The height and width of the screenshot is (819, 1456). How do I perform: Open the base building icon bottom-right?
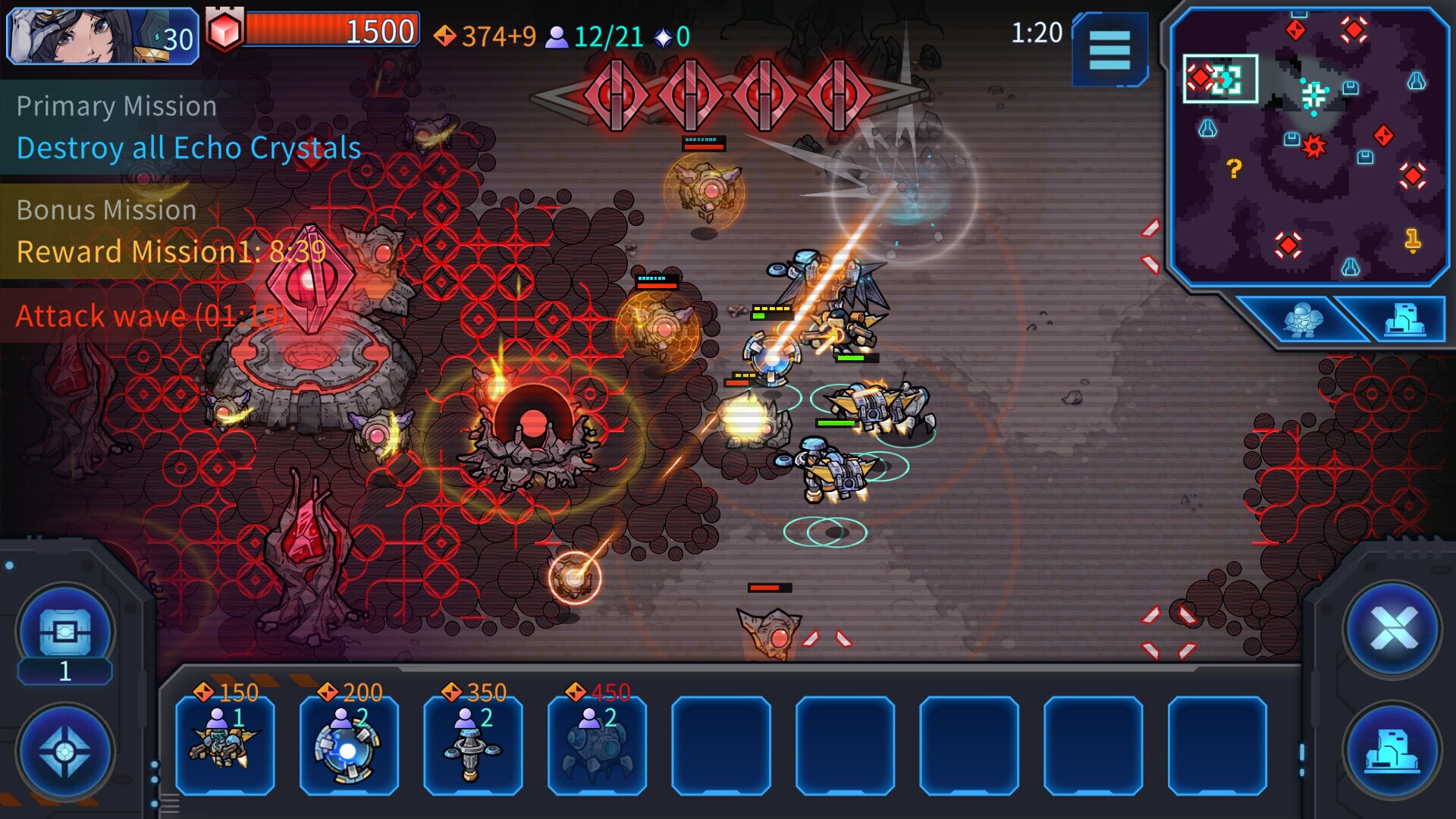click(x=1392, y=751)
